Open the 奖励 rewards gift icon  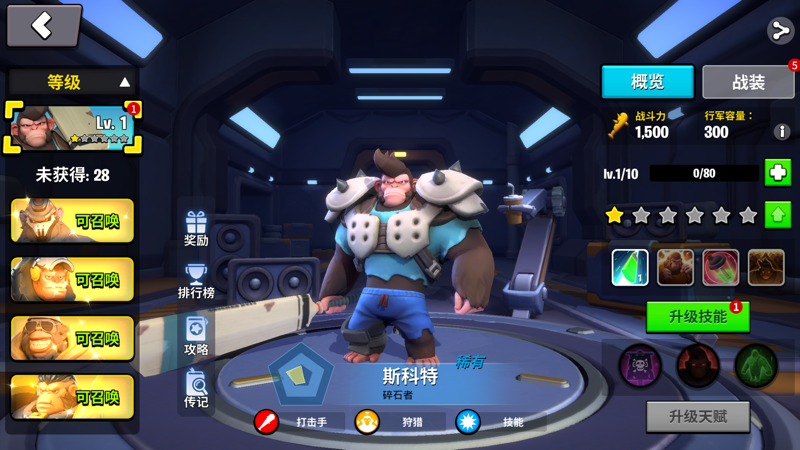[196, 229]
